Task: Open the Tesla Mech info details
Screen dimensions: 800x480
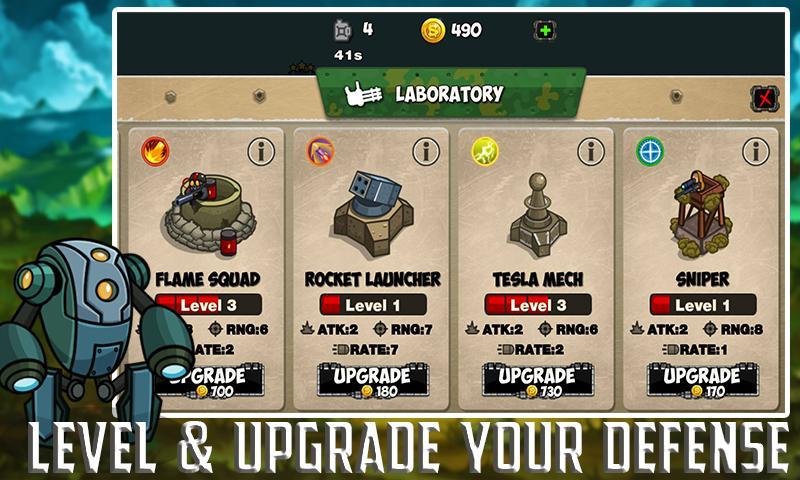Action: point(591,152)
